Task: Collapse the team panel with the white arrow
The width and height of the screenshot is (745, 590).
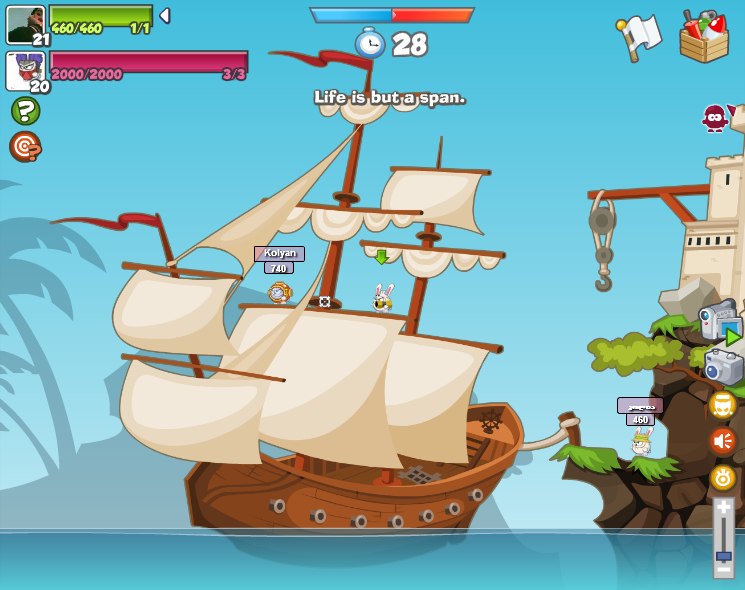Action: pos(165,16)
